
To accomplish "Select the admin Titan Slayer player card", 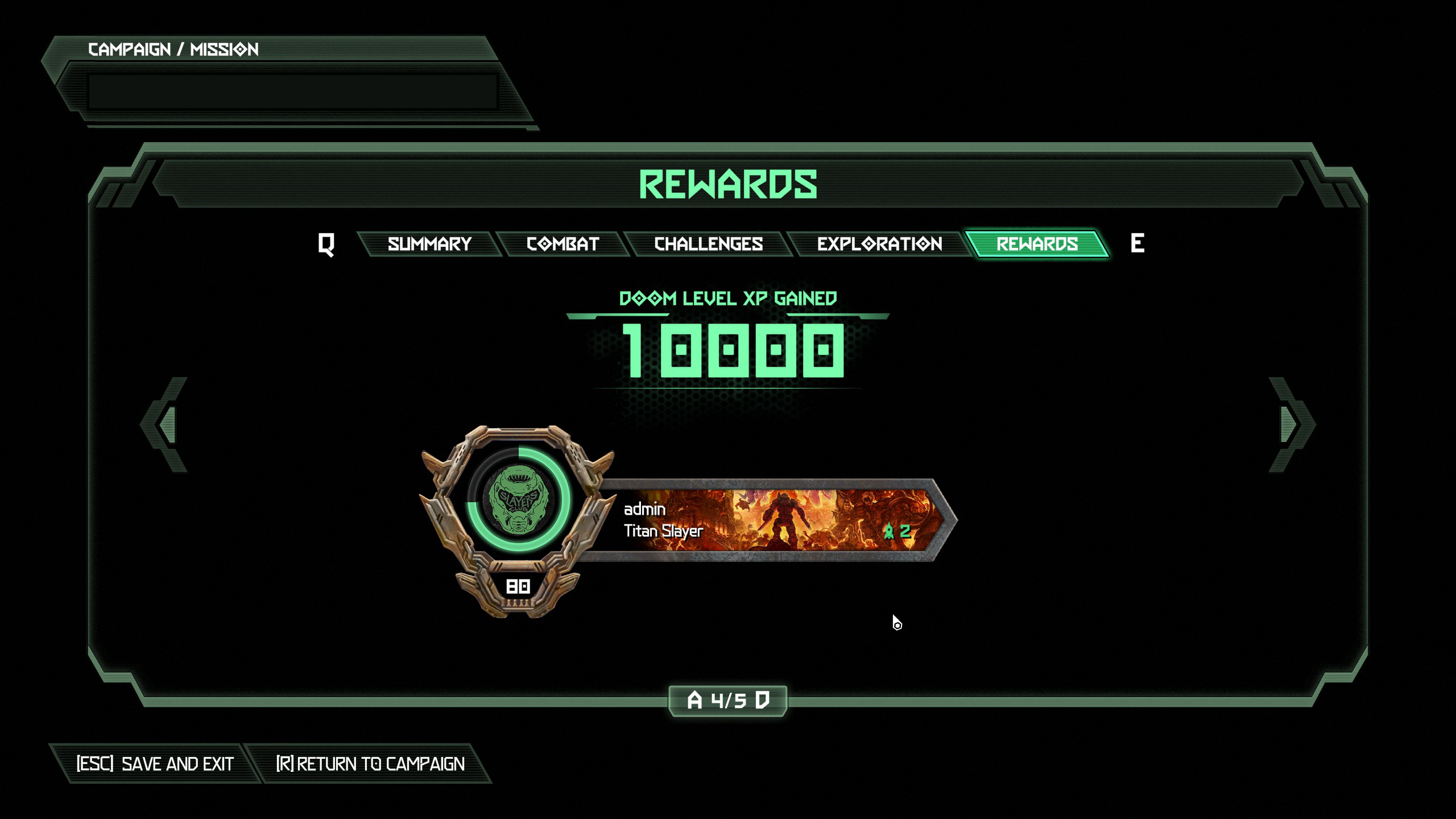I will pyautogui.click(x=768, y=520).
